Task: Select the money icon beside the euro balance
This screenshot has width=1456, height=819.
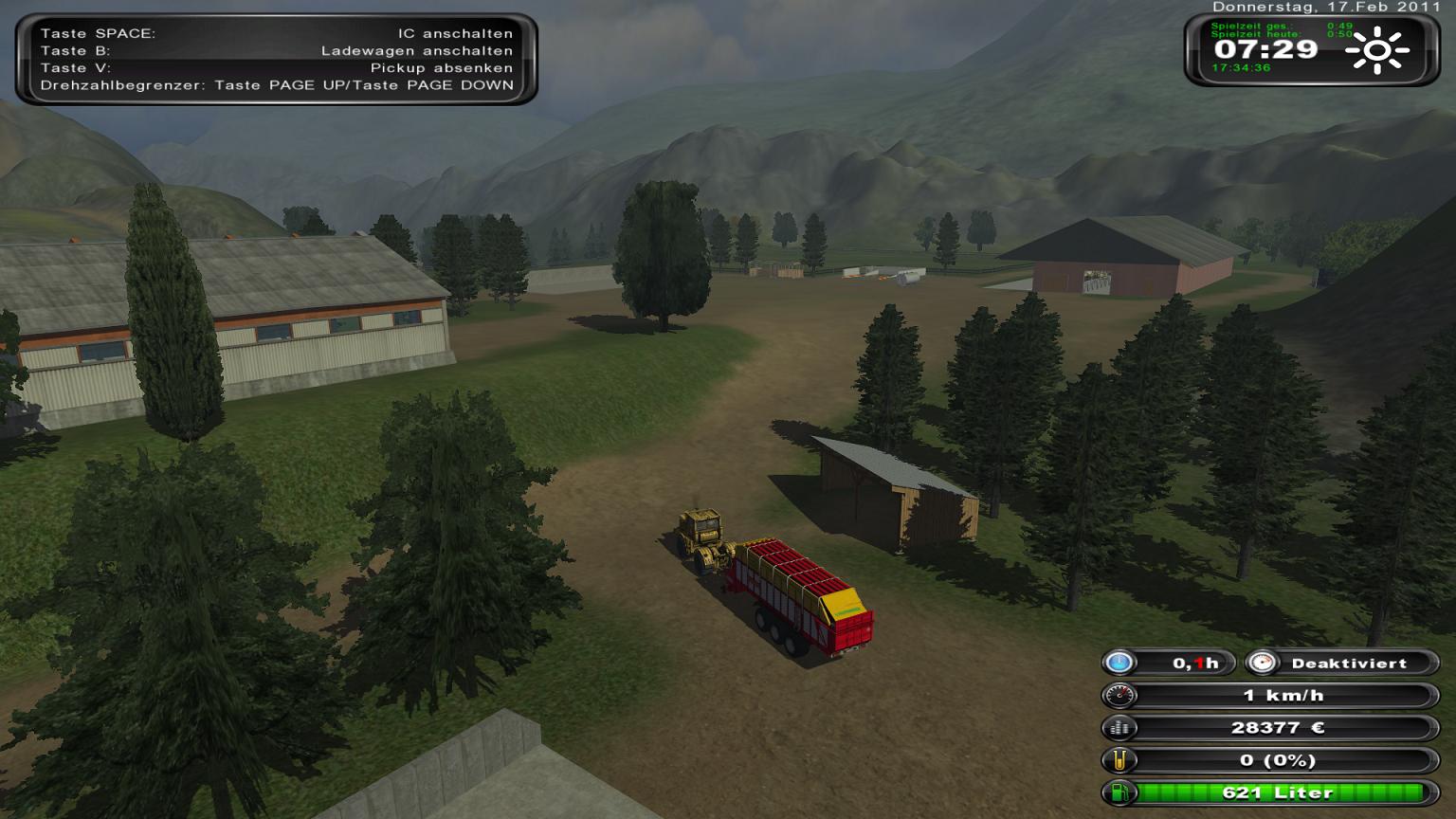Action: [1119, 728]
